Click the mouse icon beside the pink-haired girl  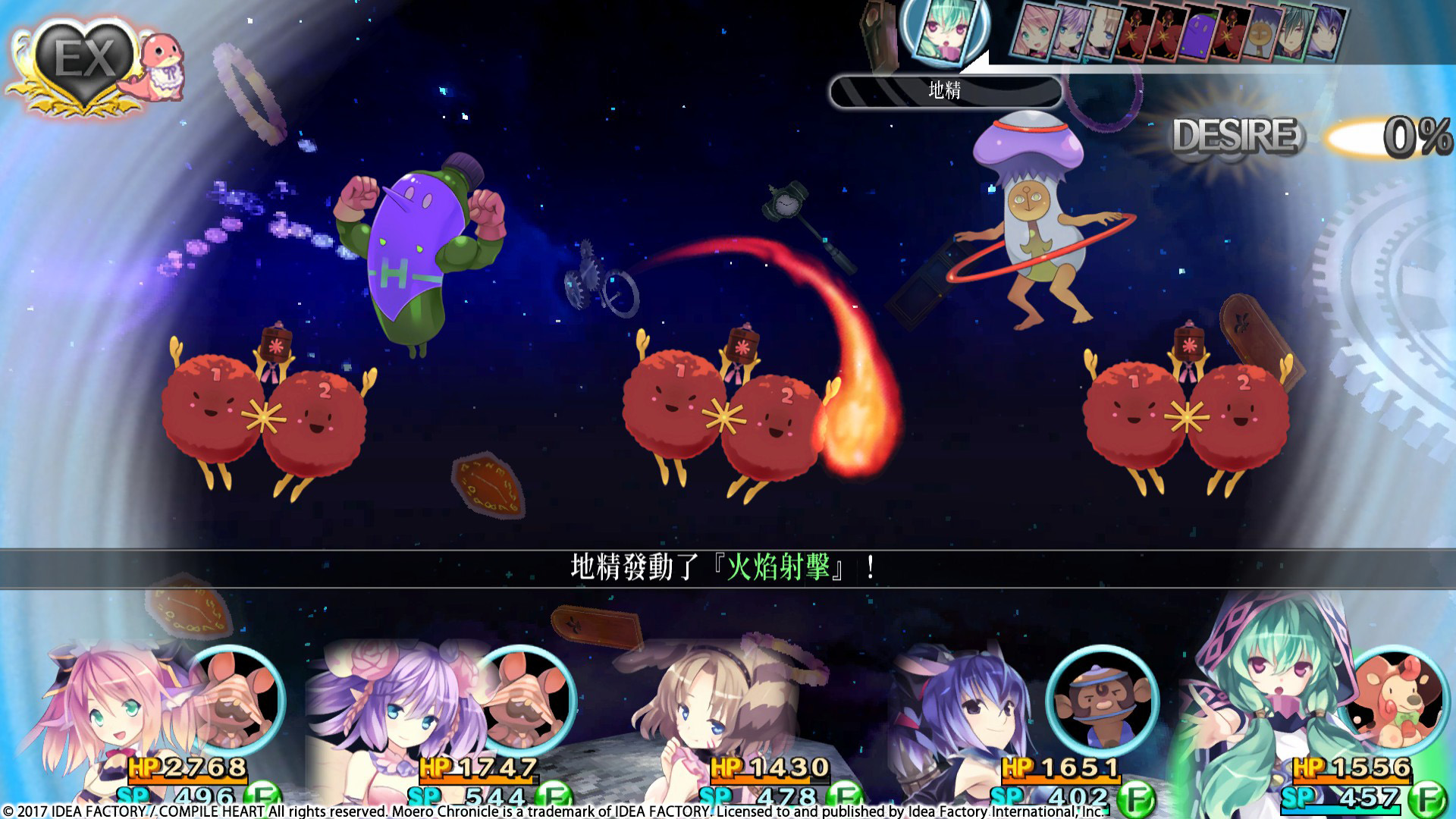(x=237, y=701)
